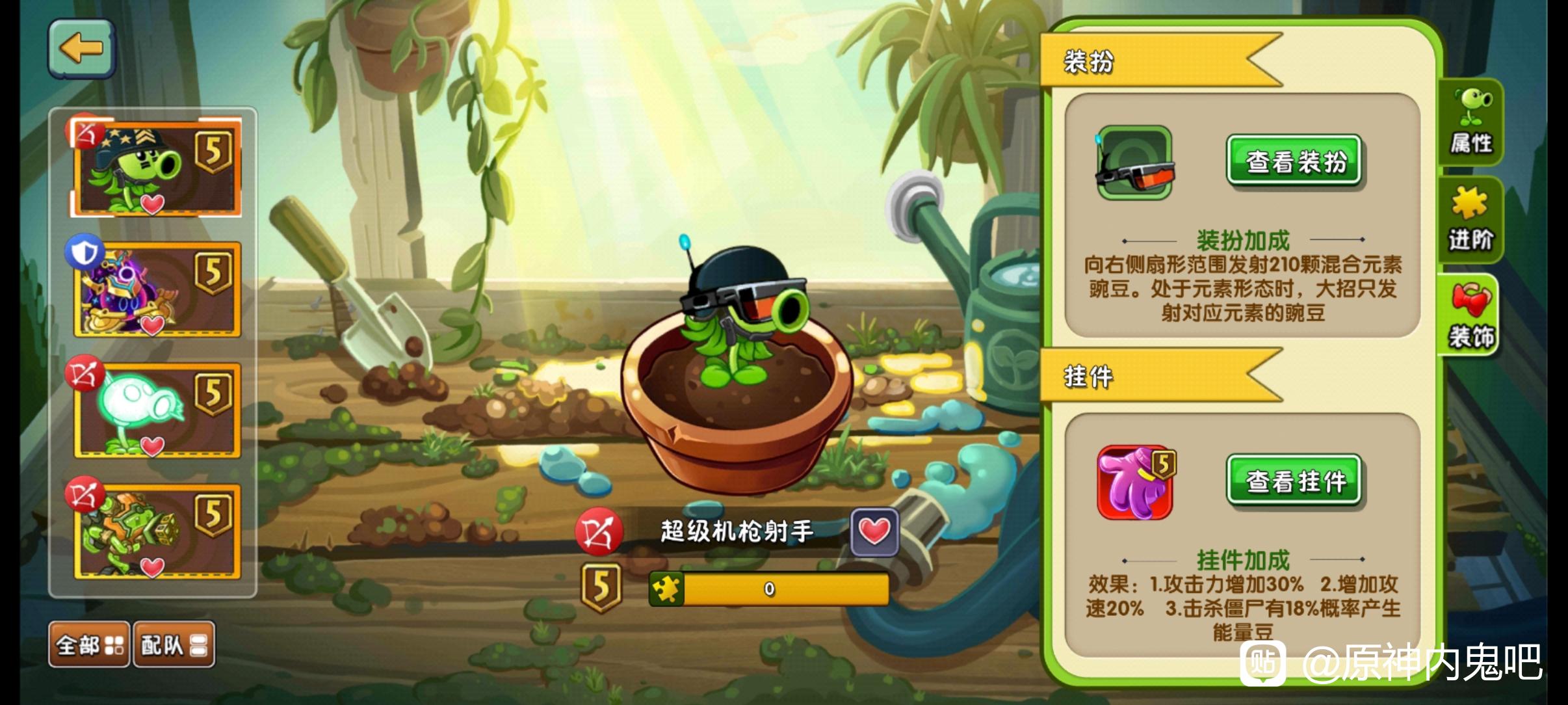View the accessory with 查看挂件
The height and width of the screenshot is (705, 1568).
pos(1294,481)
